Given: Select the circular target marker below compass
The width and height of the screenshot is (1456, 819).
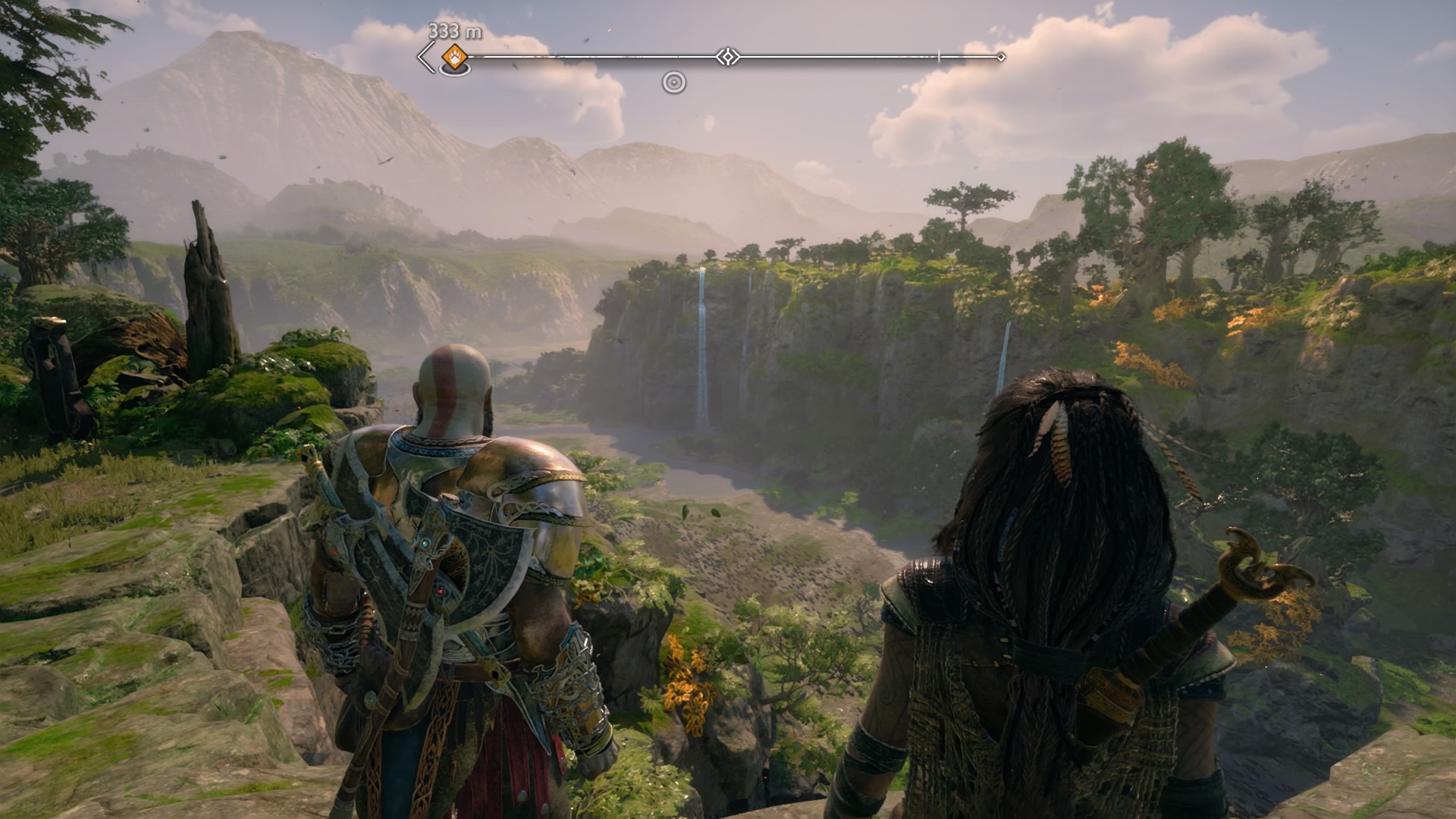Looking at the screenshot, I should coord(673,82).
